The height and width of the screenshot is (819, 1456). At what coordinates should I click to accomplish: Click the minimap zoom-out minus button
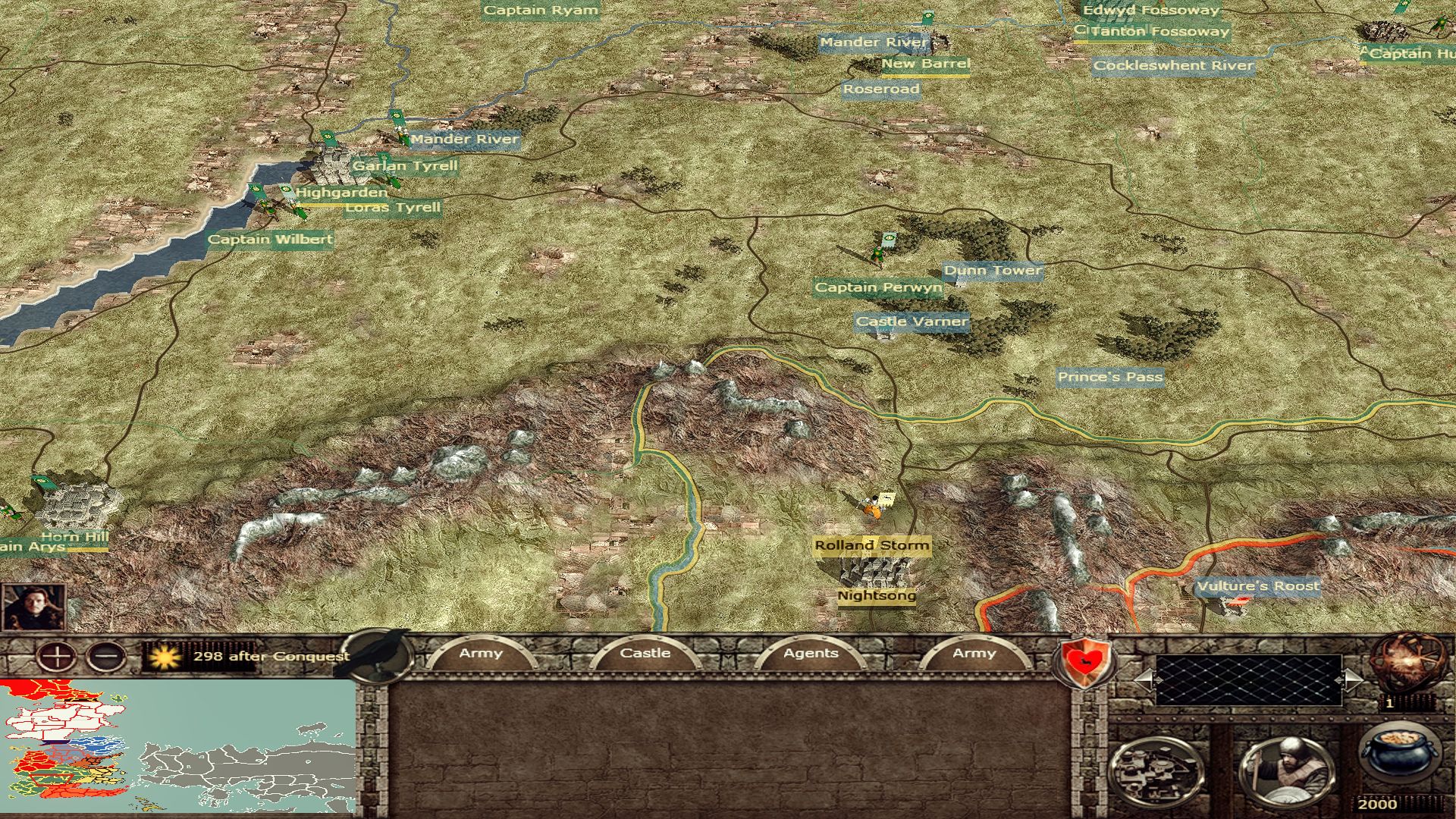(x=107, y=656)
